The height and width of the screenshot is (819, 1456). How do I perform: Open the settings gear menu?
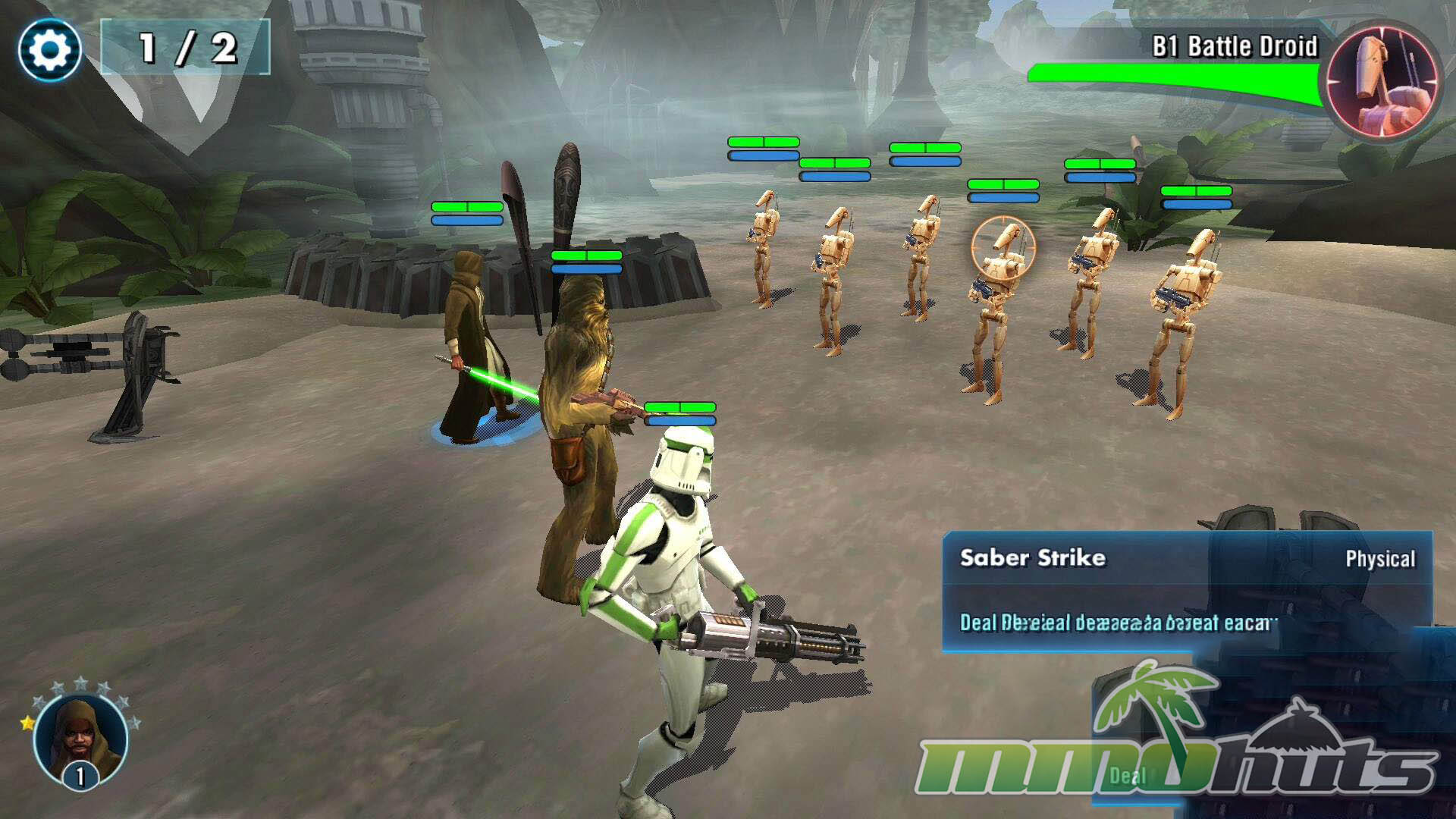(50, 50)
